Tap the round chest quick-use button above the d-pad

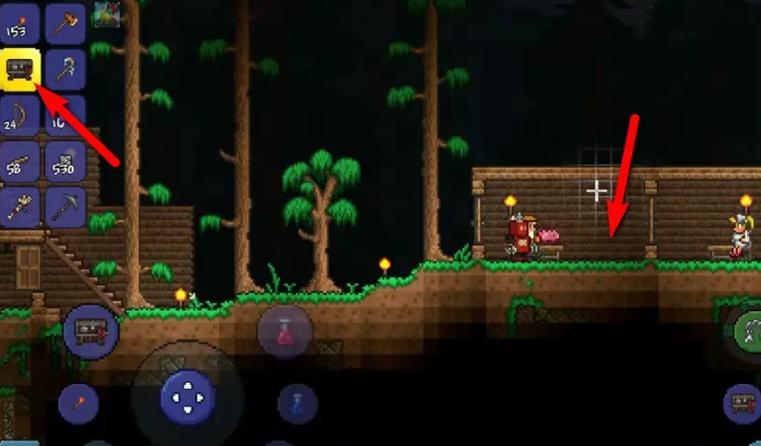click(x=91, y=332)
